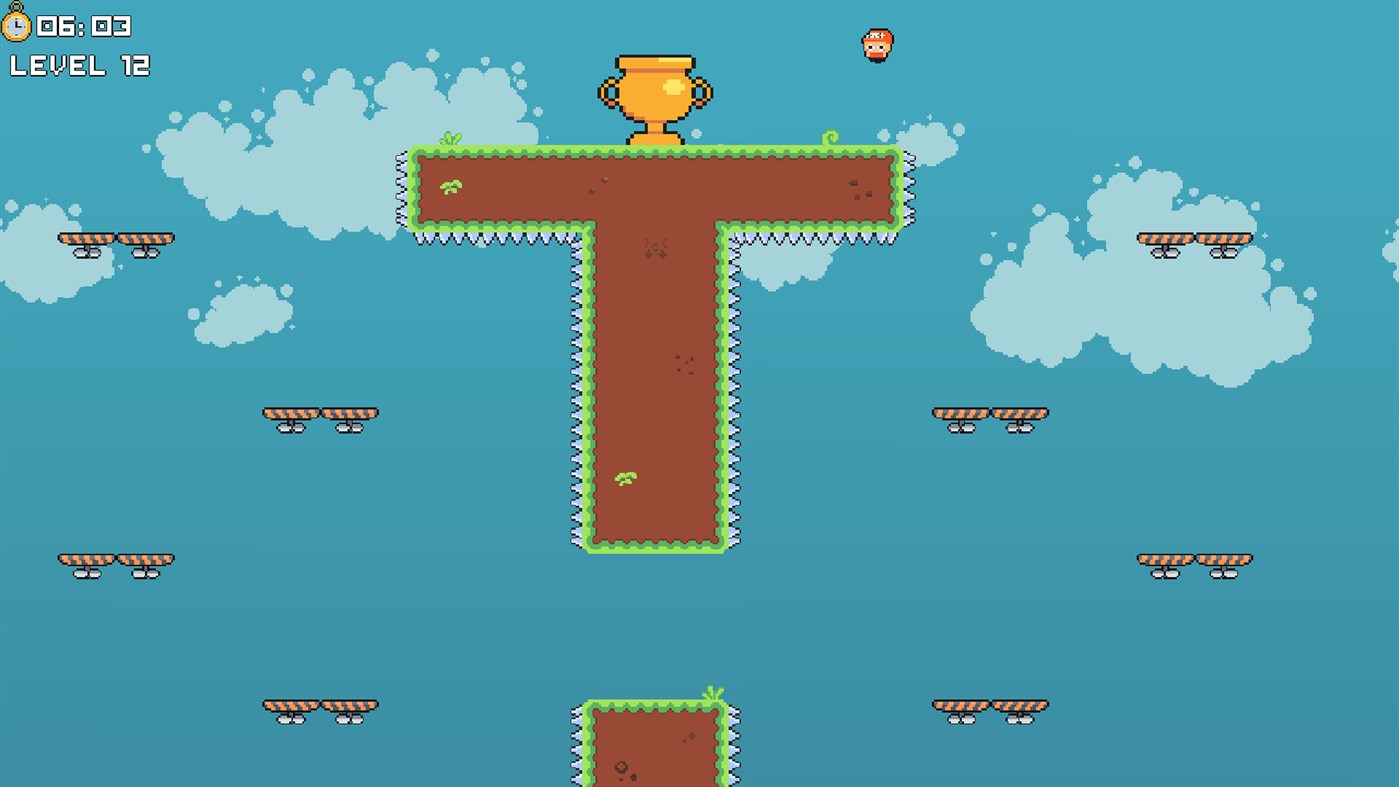
Task: Toggle the top-right floating wooden platform
Action: [1197, 241]
